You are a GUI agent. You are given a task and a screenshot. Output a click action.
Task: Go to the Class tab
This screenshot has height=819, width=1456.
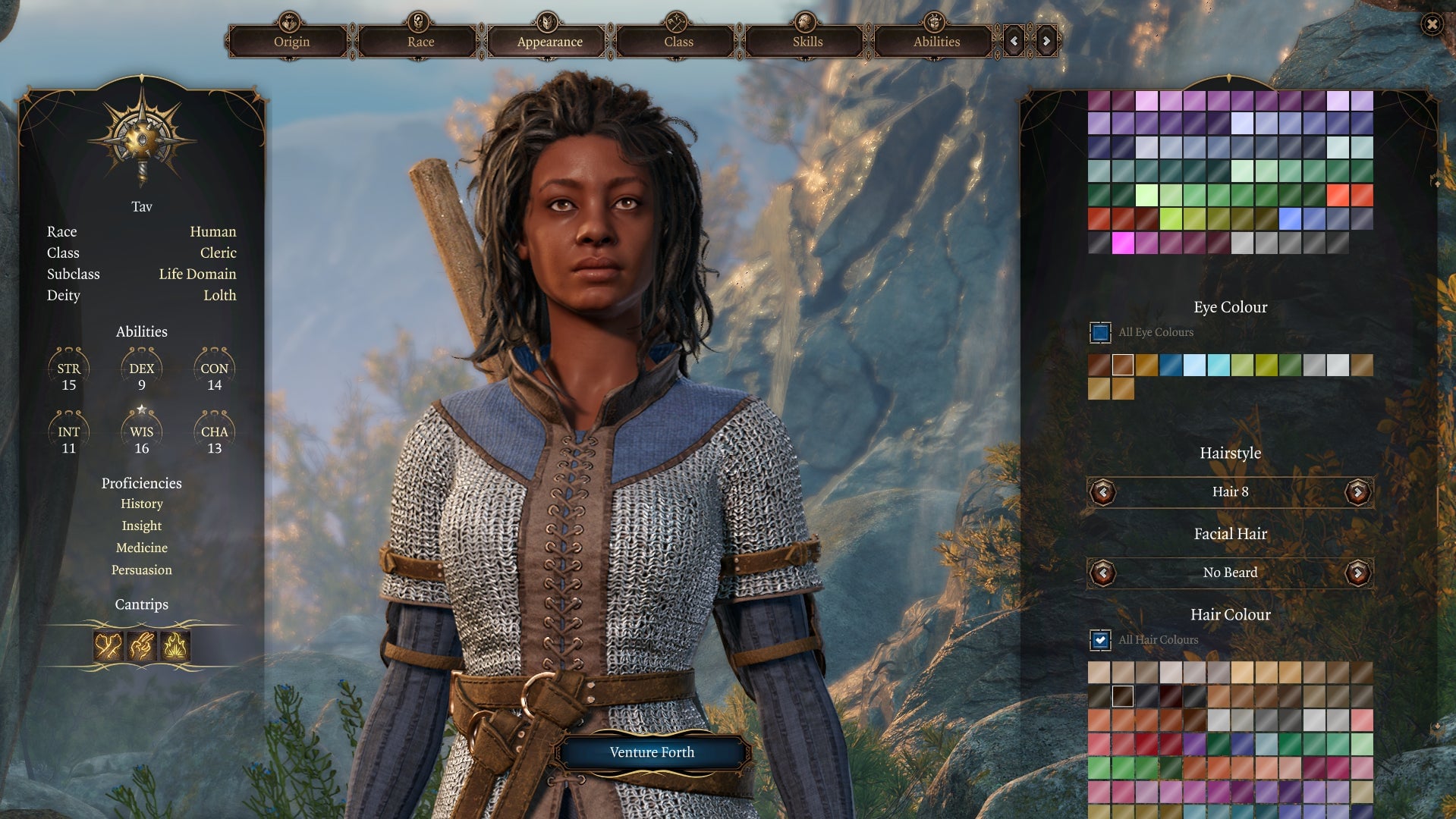(x=678, y=42)
